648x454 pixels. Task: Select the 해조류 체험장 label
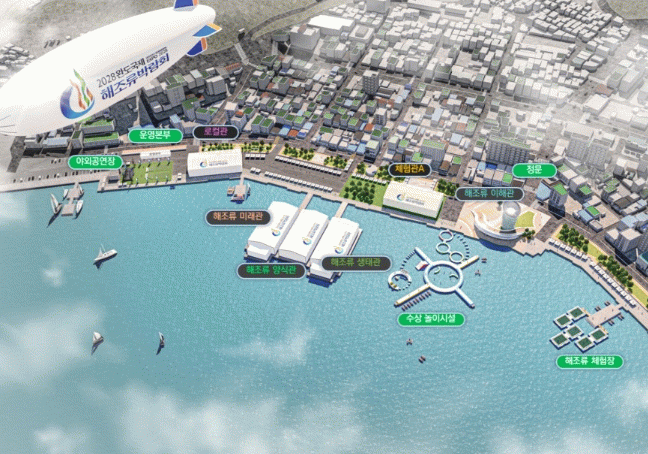588,360
